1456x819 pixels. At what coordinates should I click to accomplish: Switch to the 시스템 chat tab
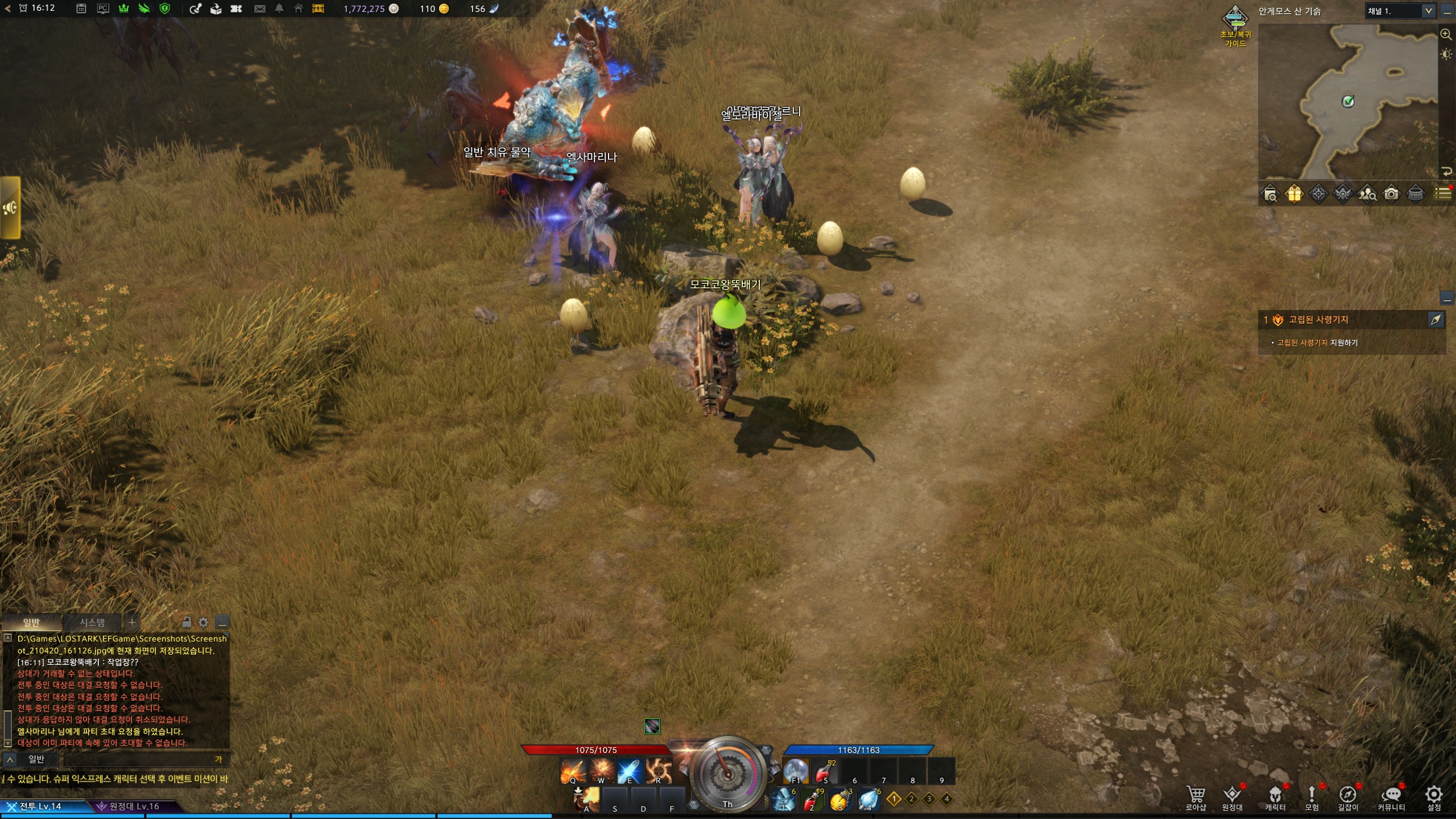(92, 622)
